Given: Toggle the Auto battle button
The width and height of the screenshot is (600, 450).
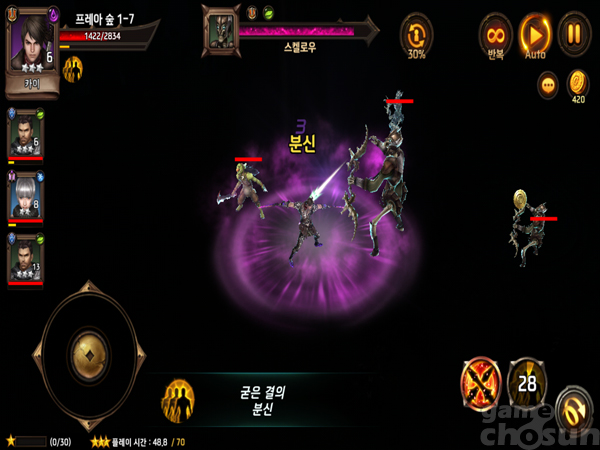Looking at the screenshot, I should point(535,32).
